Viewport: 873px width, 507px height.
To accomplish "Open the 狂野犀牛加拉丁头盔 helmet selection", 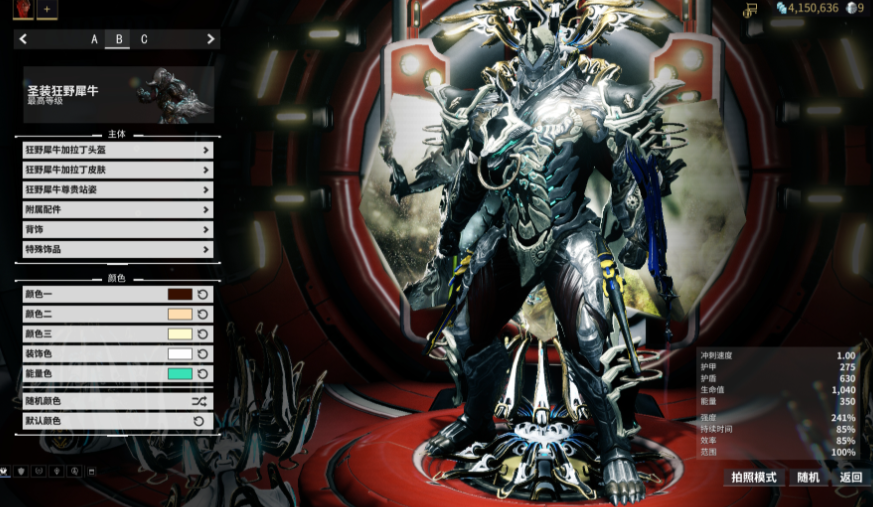I will [x=117, y=150].
